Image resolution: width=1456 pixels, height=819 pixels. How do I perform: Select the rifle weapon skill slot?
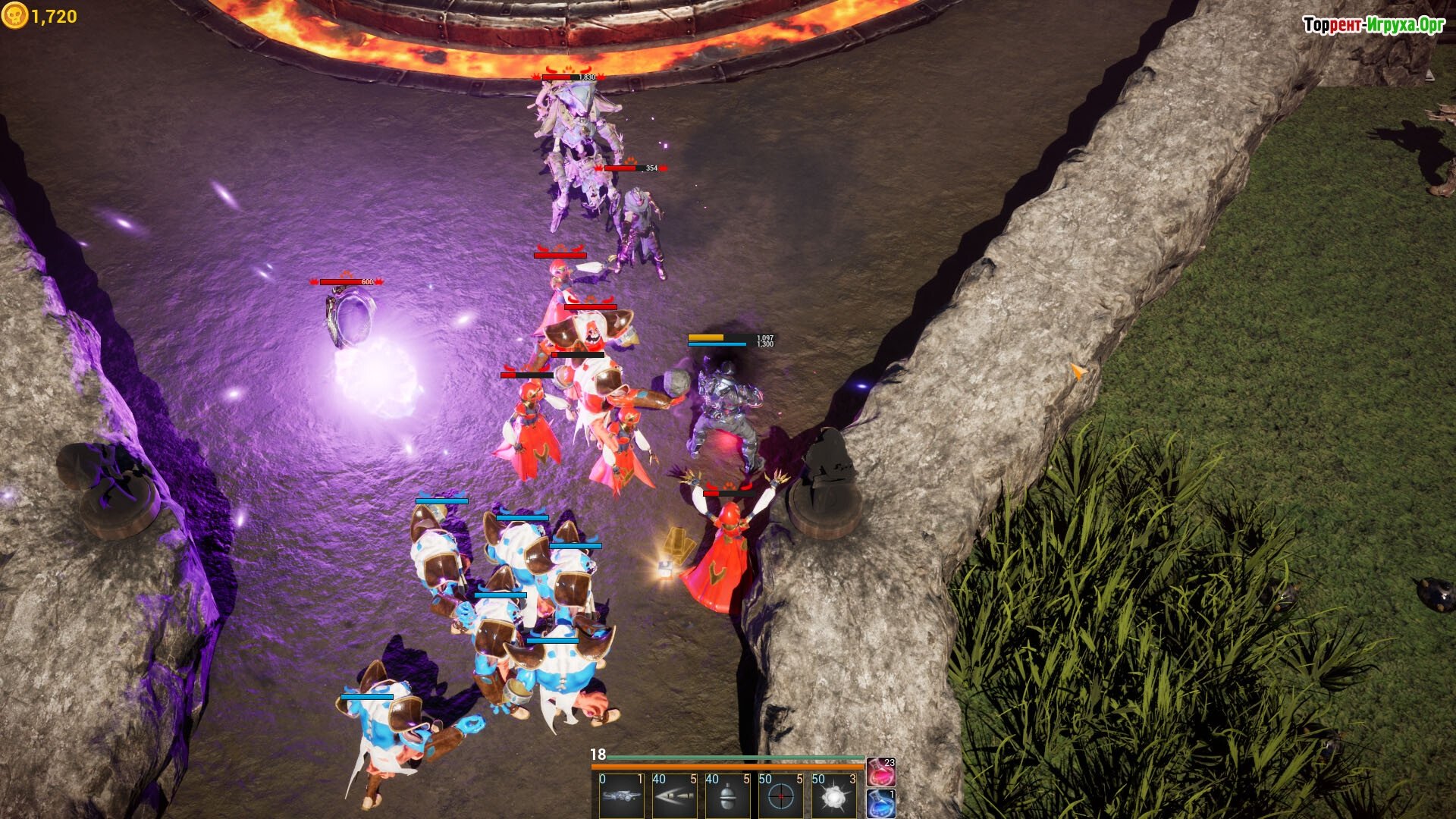pos(621,796)
